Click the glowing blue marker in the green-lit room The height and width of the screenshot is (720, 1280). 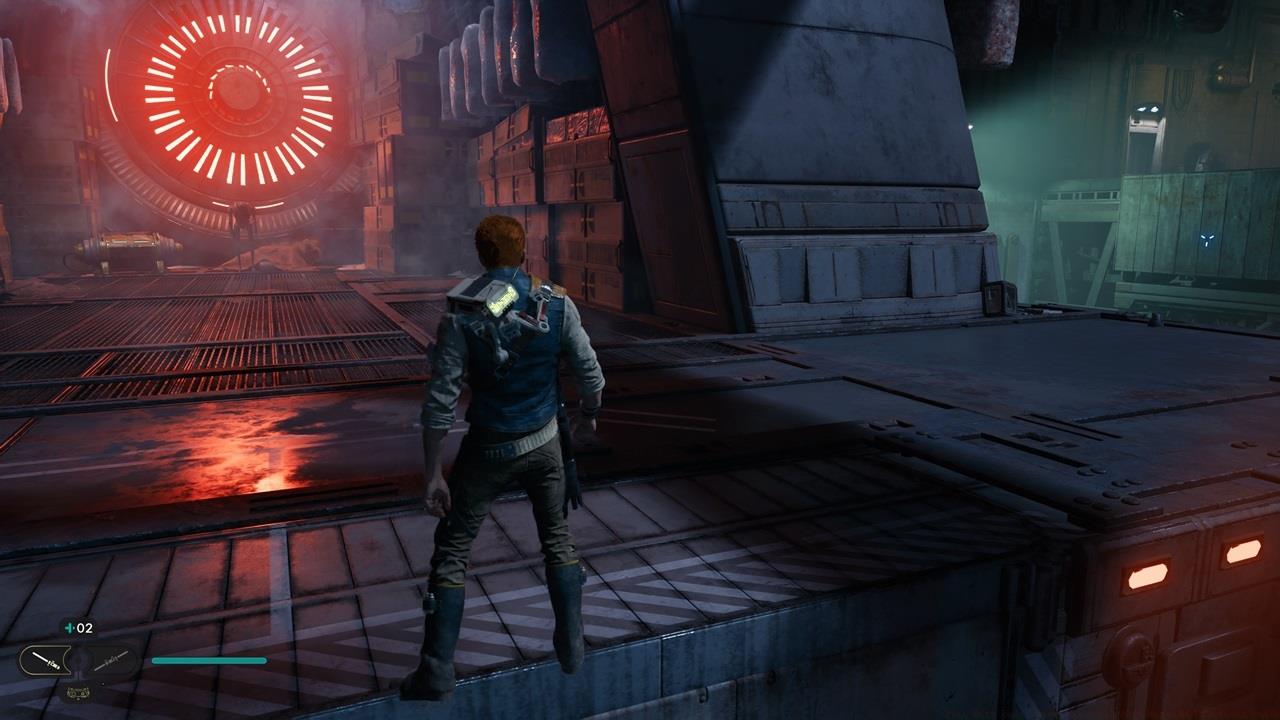click(x=1207, y=238)
